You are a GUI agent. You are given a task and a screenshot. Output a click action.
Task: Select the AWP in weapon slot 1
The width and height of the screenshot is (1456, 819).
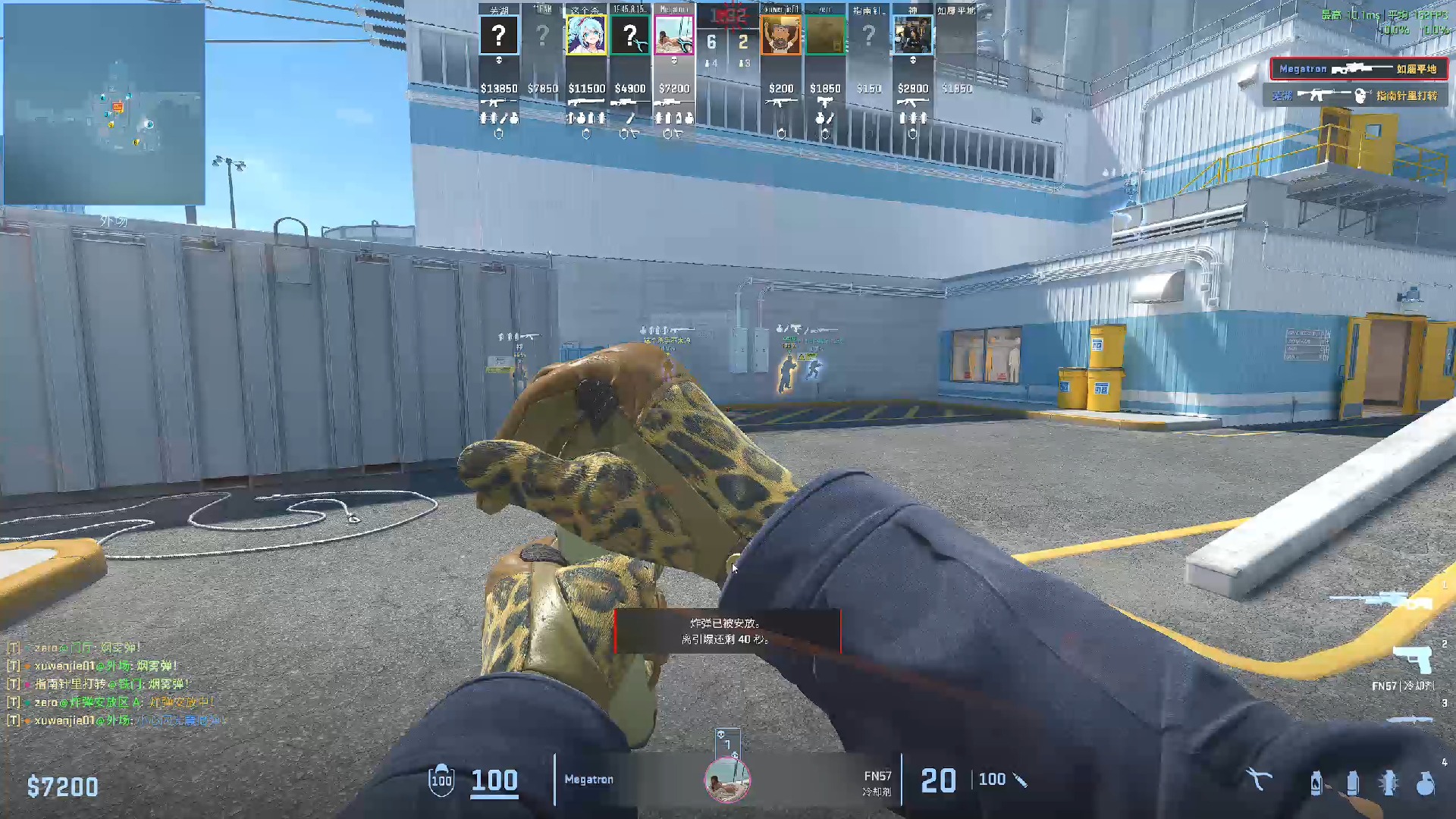[1383, 599]
